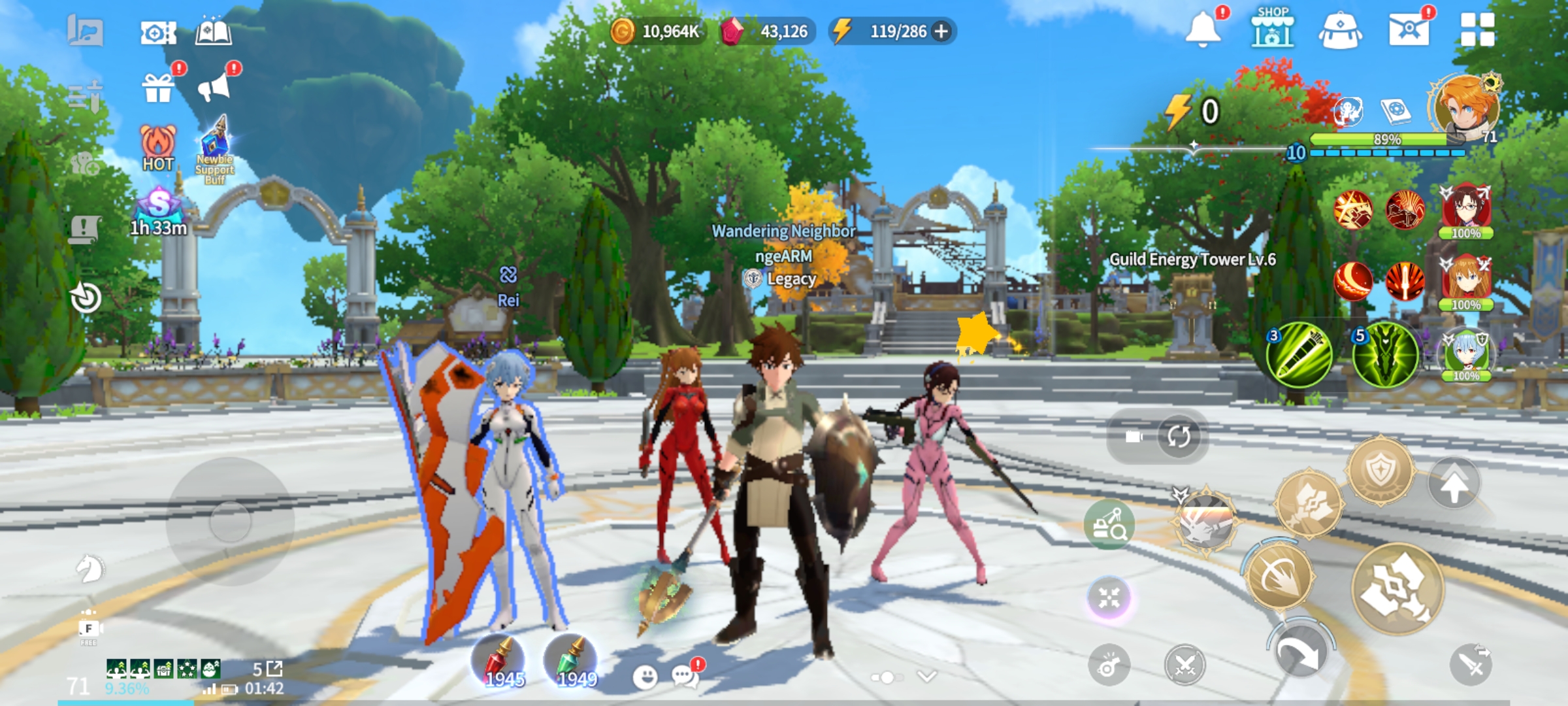Reset the camera with rotate arrows button
The height and width of the screenshot is (706, 1568).
click(1179, 436)
